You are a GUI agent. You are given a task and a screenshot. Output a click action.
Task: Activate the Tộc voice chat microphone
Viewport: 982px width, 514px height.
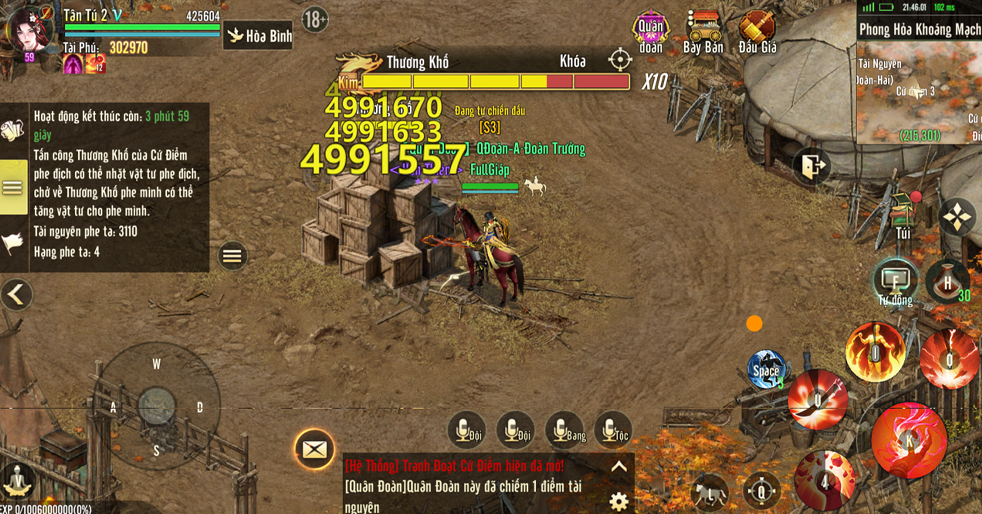pos(612,430)
